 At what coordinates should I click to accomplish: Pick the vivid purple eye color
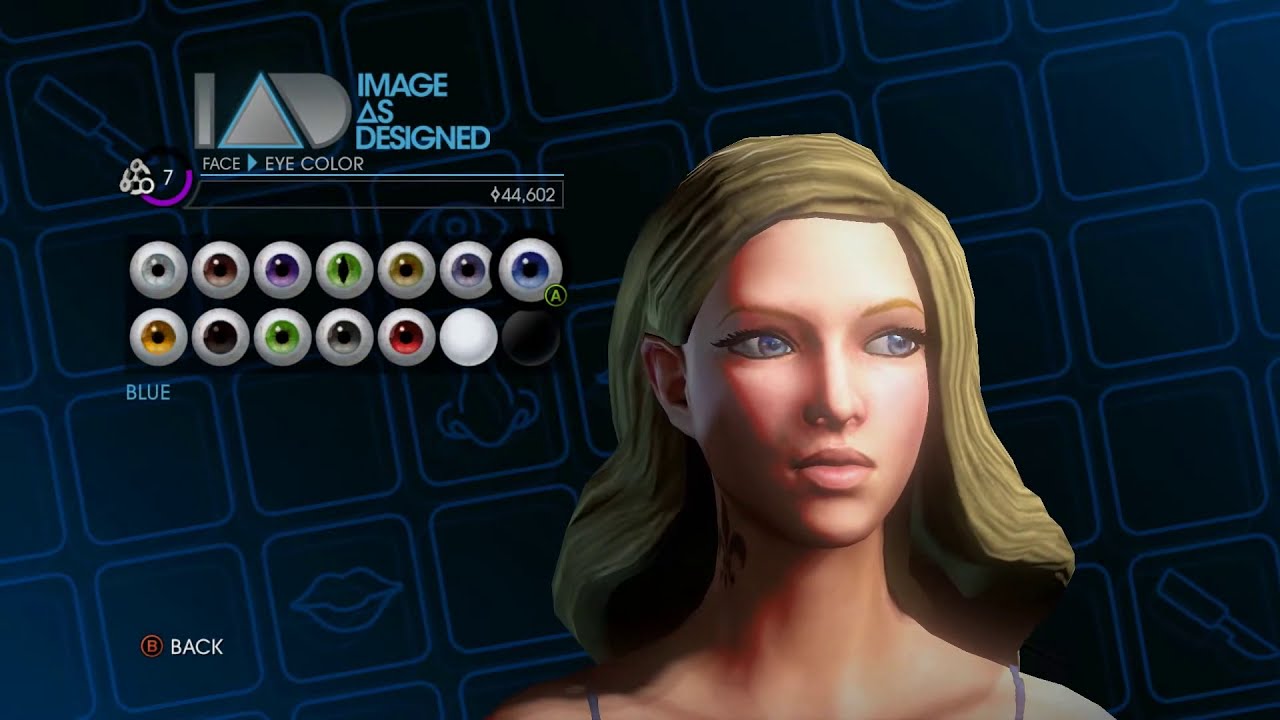(282, 270)
